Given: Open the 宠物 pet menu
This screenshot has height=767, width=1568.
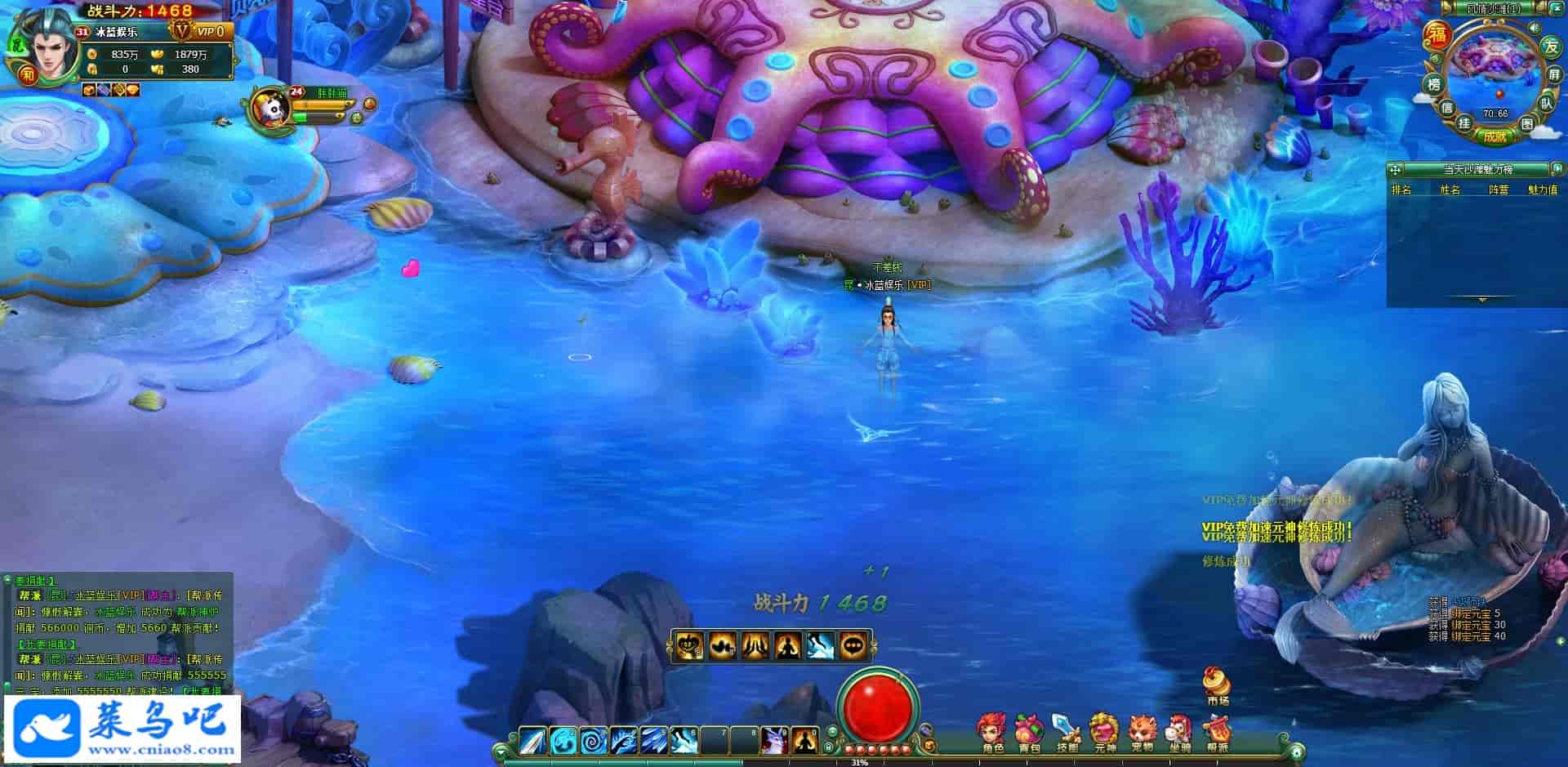Looking at the screenshot, I should (x=1142, y=731).
